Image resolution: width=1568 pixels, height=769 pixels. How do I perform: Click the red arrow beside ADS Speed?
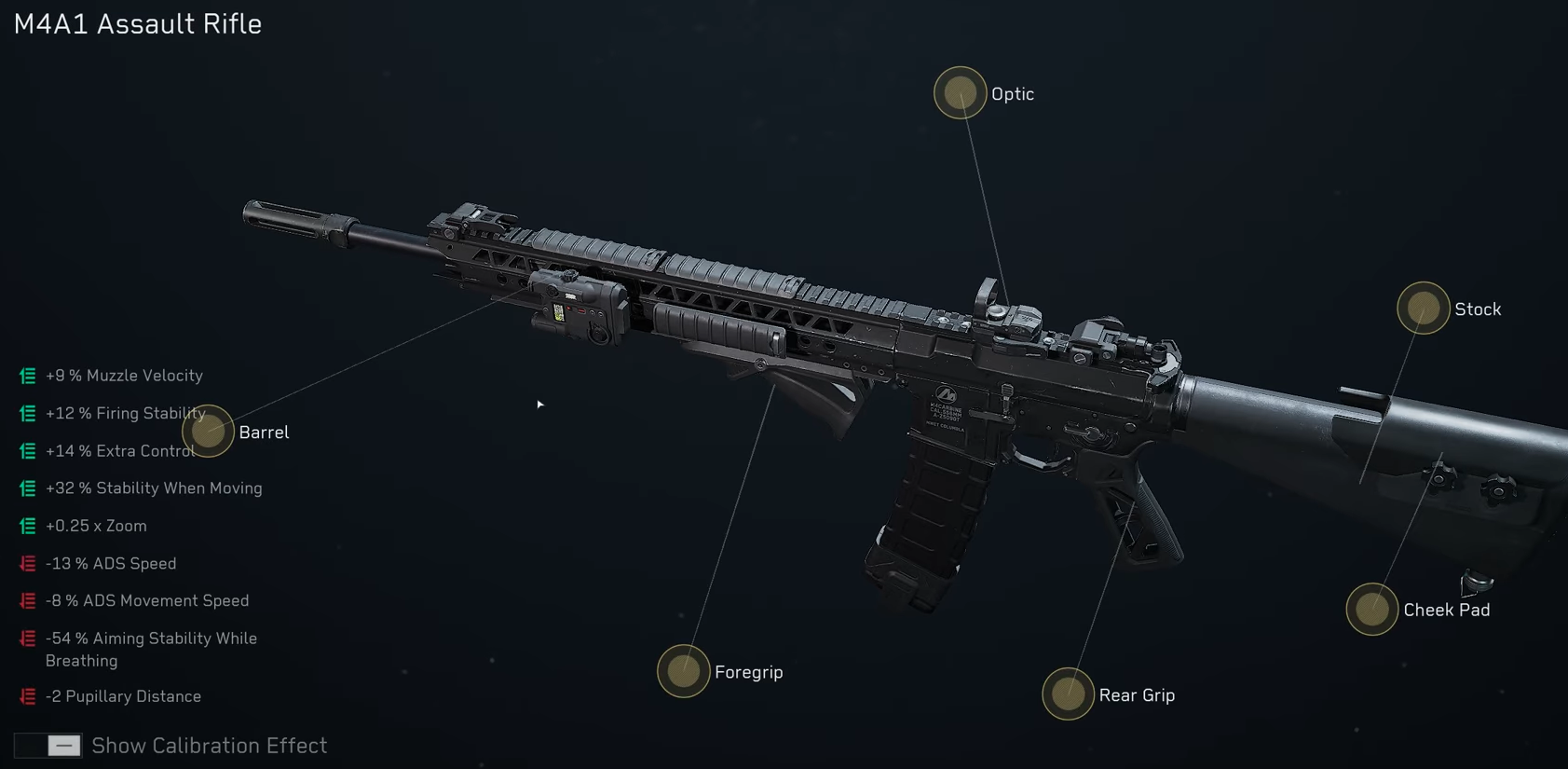[x=25, y=562]
